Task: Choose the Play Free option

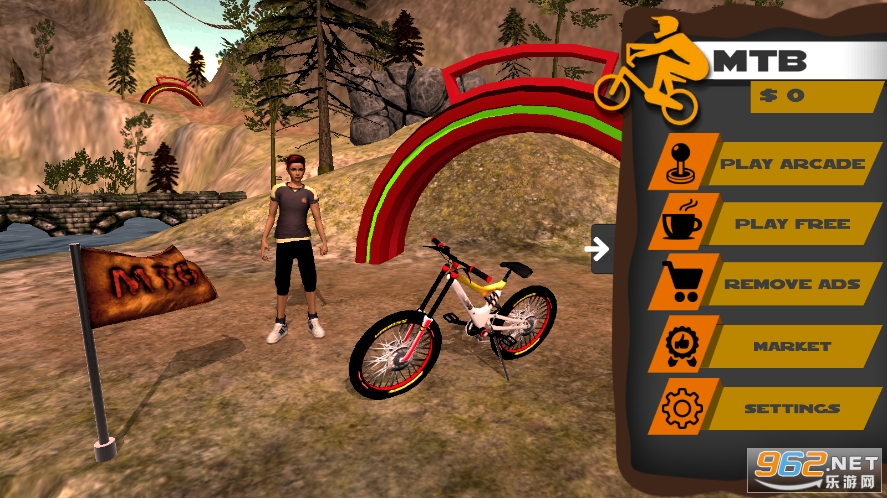Action: coord(792,224)
